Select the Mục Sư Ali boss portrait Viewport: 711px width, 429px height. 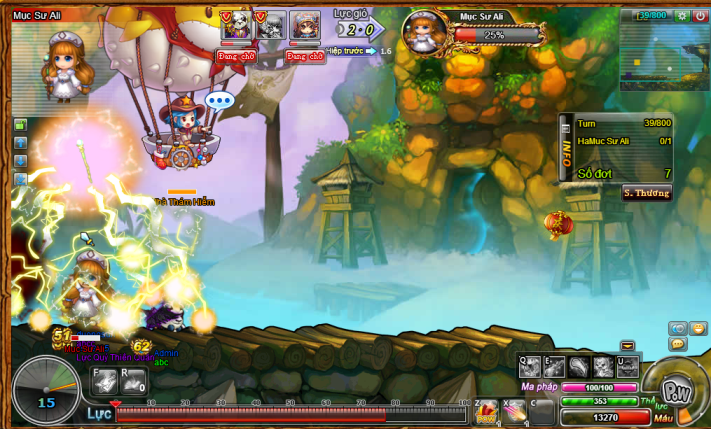[424, 33]
